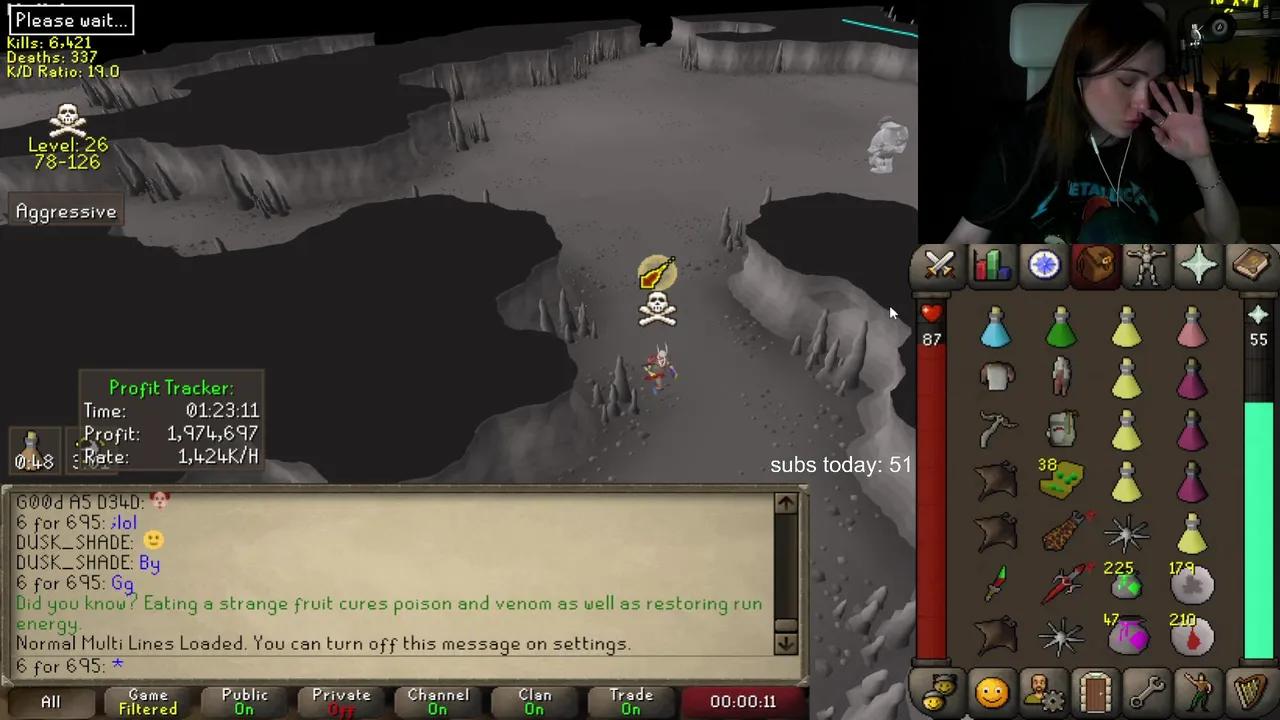Viewport: 1280px width, 720px height.
Task: Open the prayer tab
Action: [1198, 264]
